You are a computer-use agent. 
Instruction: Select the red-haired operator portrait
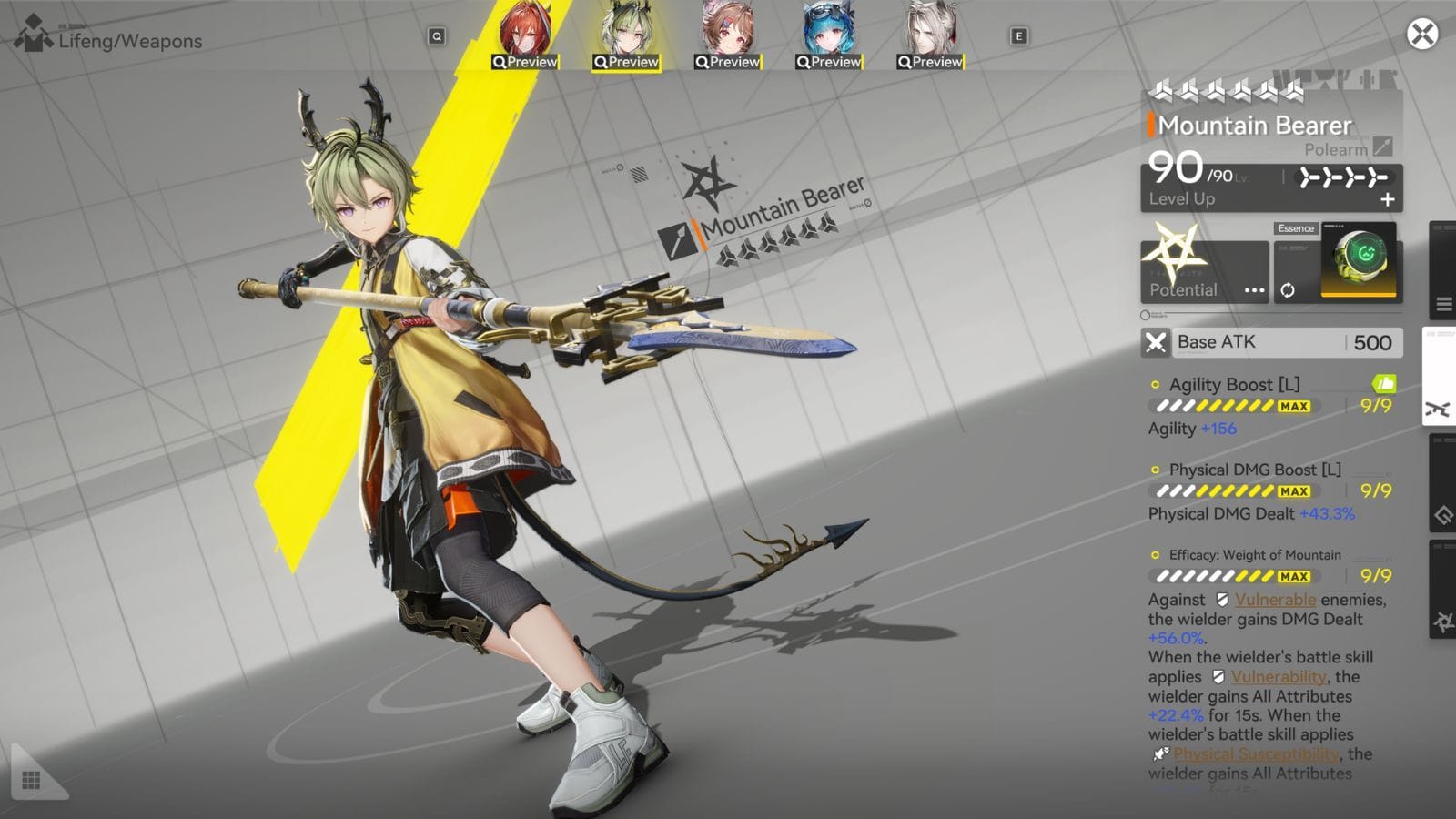tap(525, 35)
